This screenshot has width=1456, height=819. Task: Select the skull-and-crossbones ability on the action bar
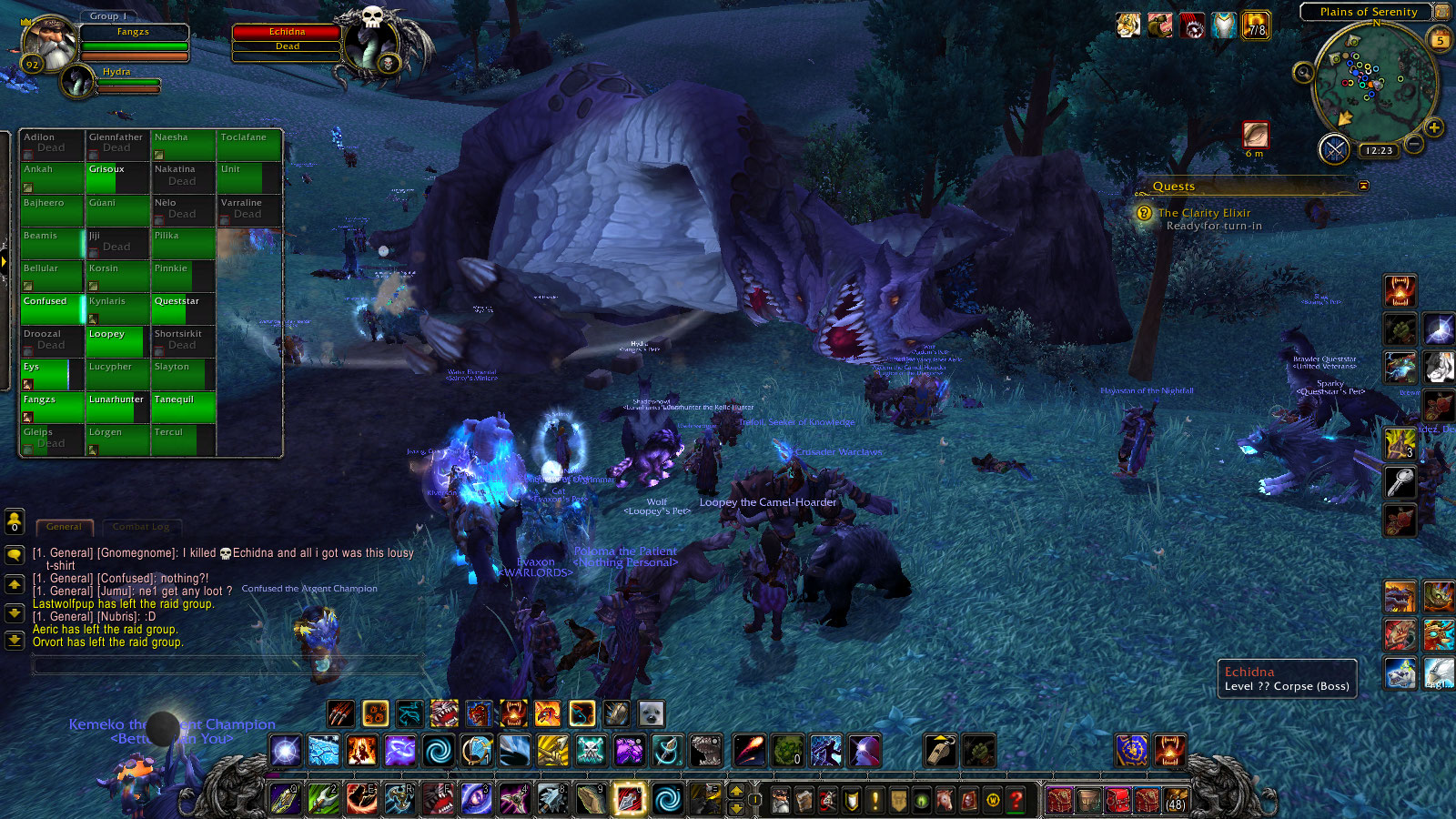tap(590, 750)
